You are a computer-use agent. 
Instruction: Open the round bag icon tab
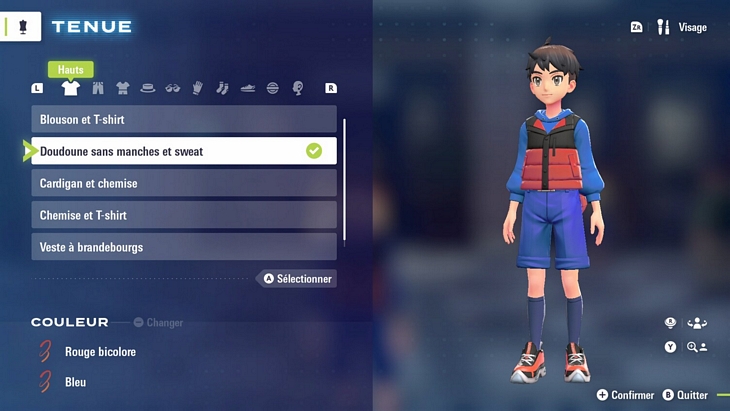pyautogui.click(x=273, y=88)
